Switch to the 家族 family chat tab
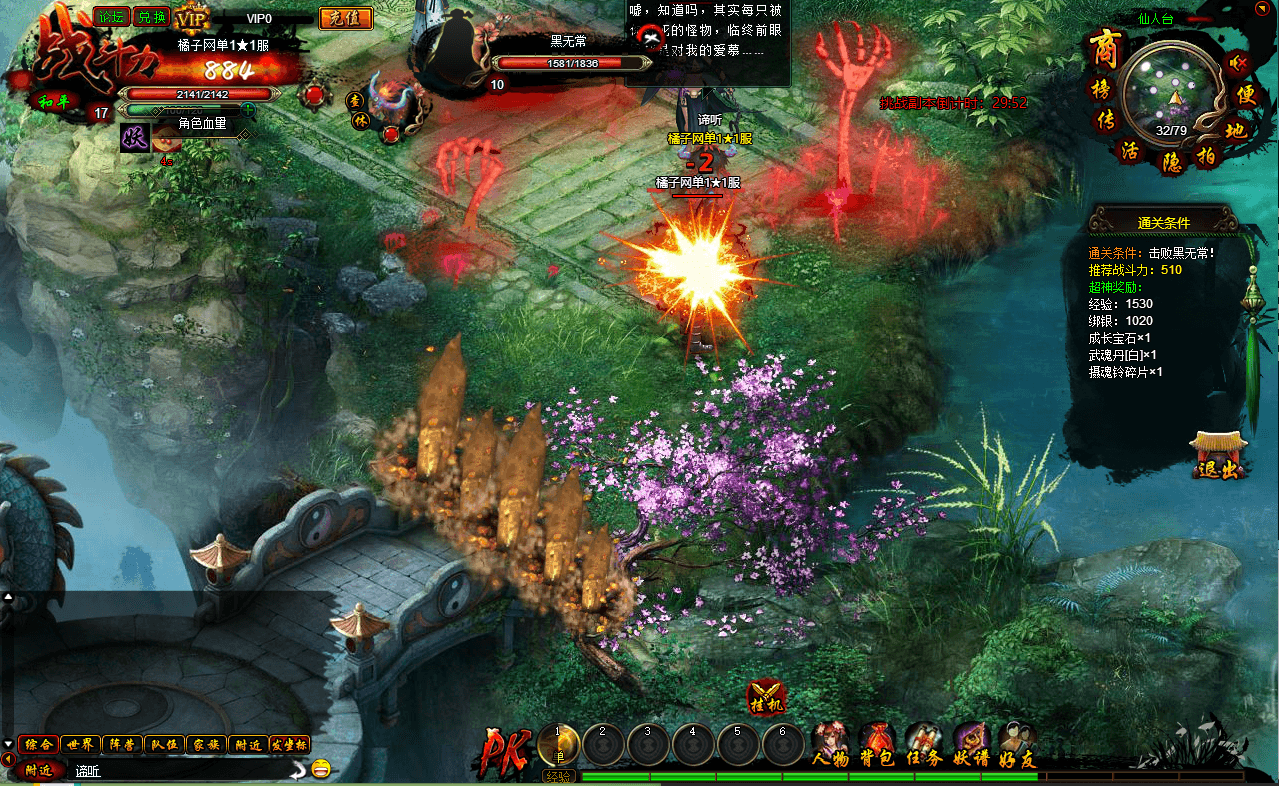The image size is (1279, 786). 206,745
